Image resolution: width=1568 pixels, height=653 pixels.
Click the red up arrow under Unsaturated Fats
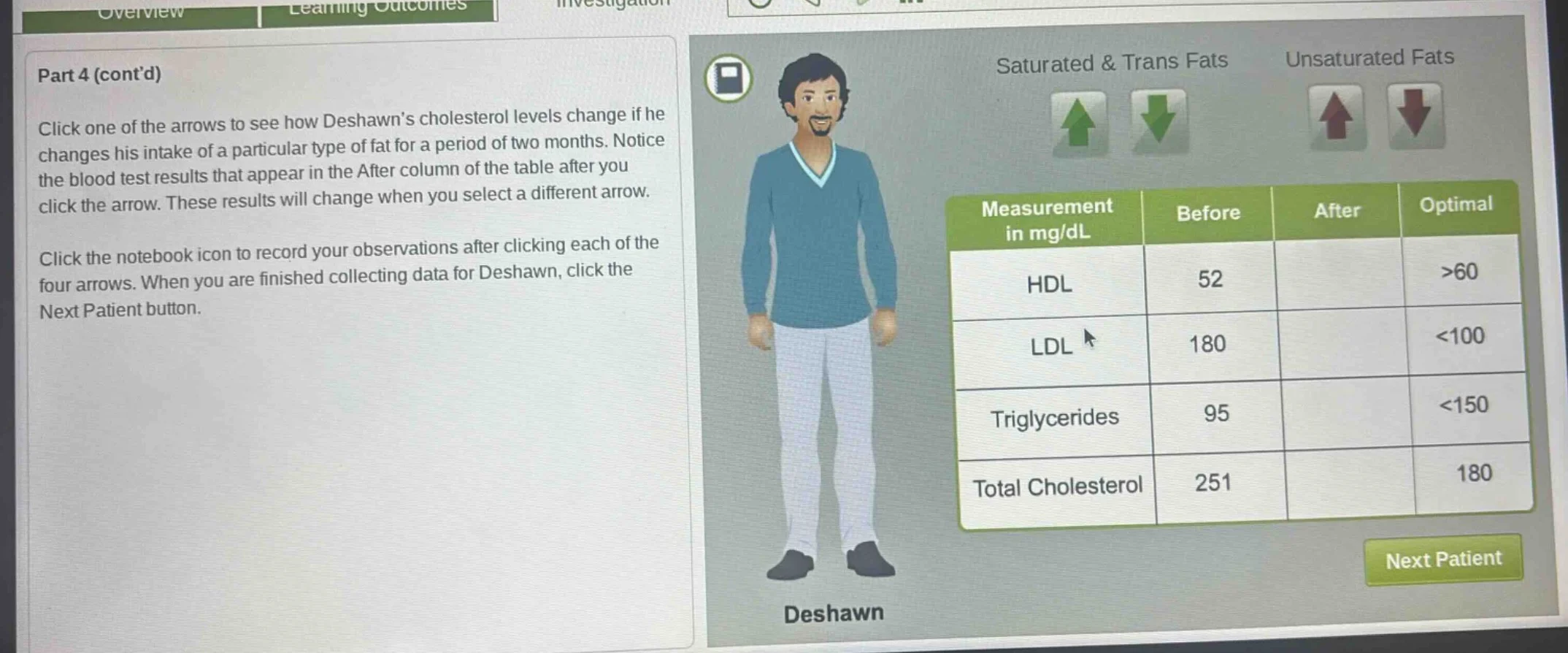click(x=1336, y=117)
